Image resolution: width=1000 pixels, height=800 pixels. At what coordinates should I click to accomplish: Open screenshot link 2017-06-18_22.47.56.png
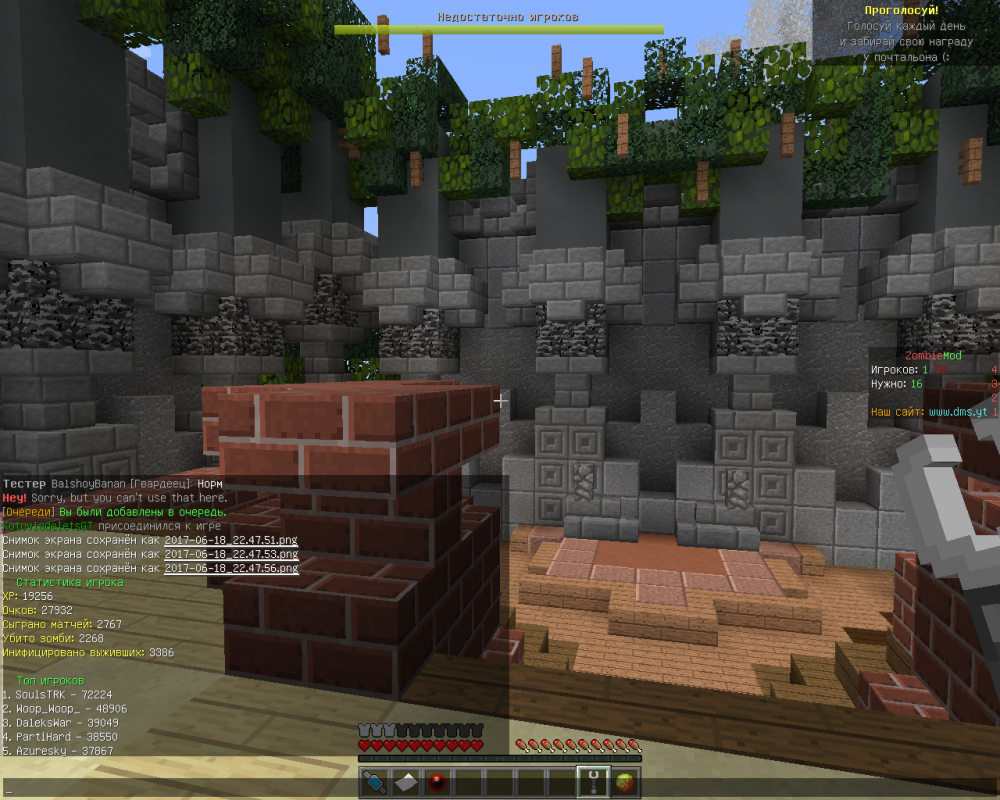click(231, 568)
